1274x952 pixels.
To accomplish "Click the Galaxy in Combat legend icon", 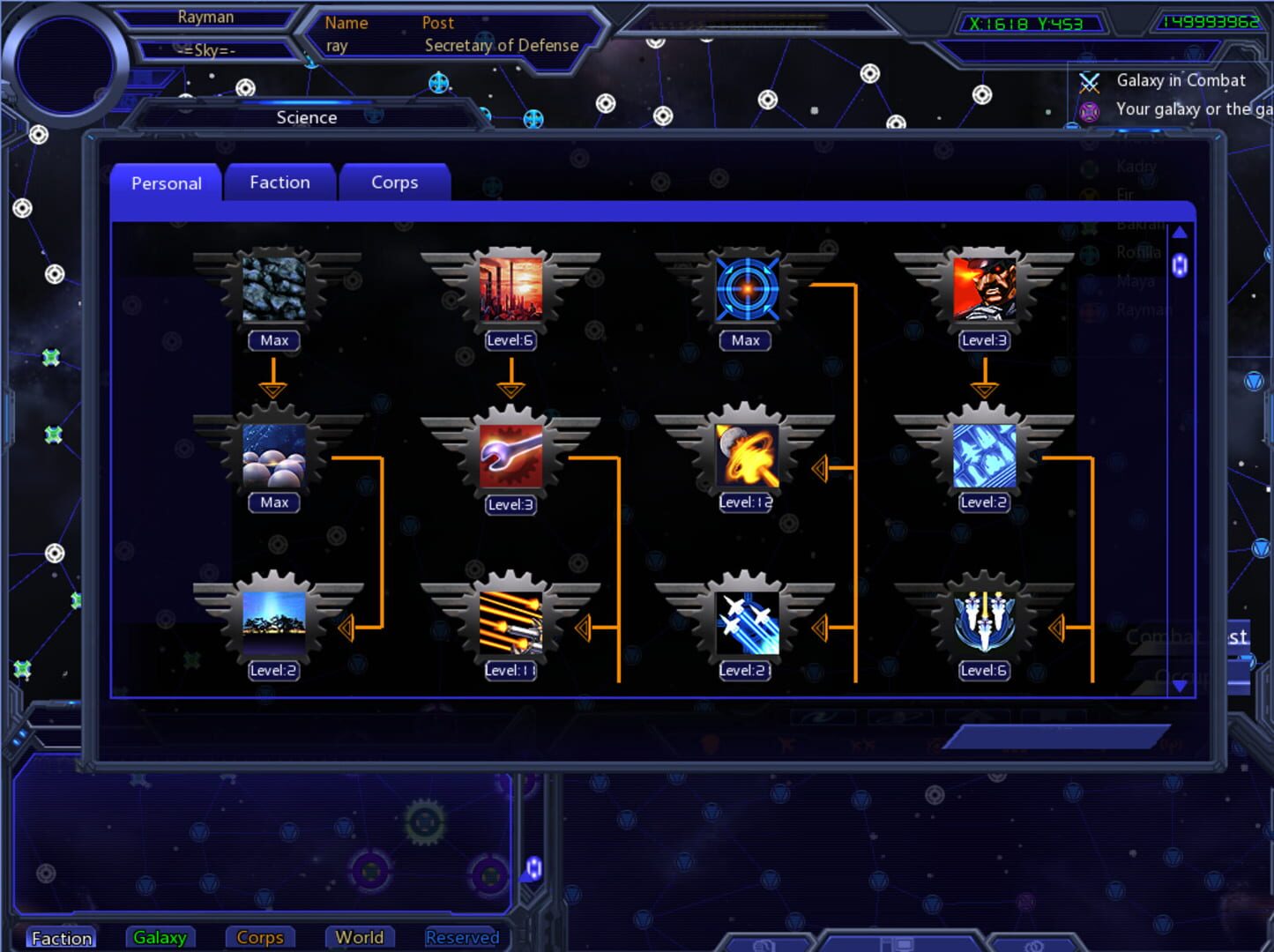I will 1090,80.
